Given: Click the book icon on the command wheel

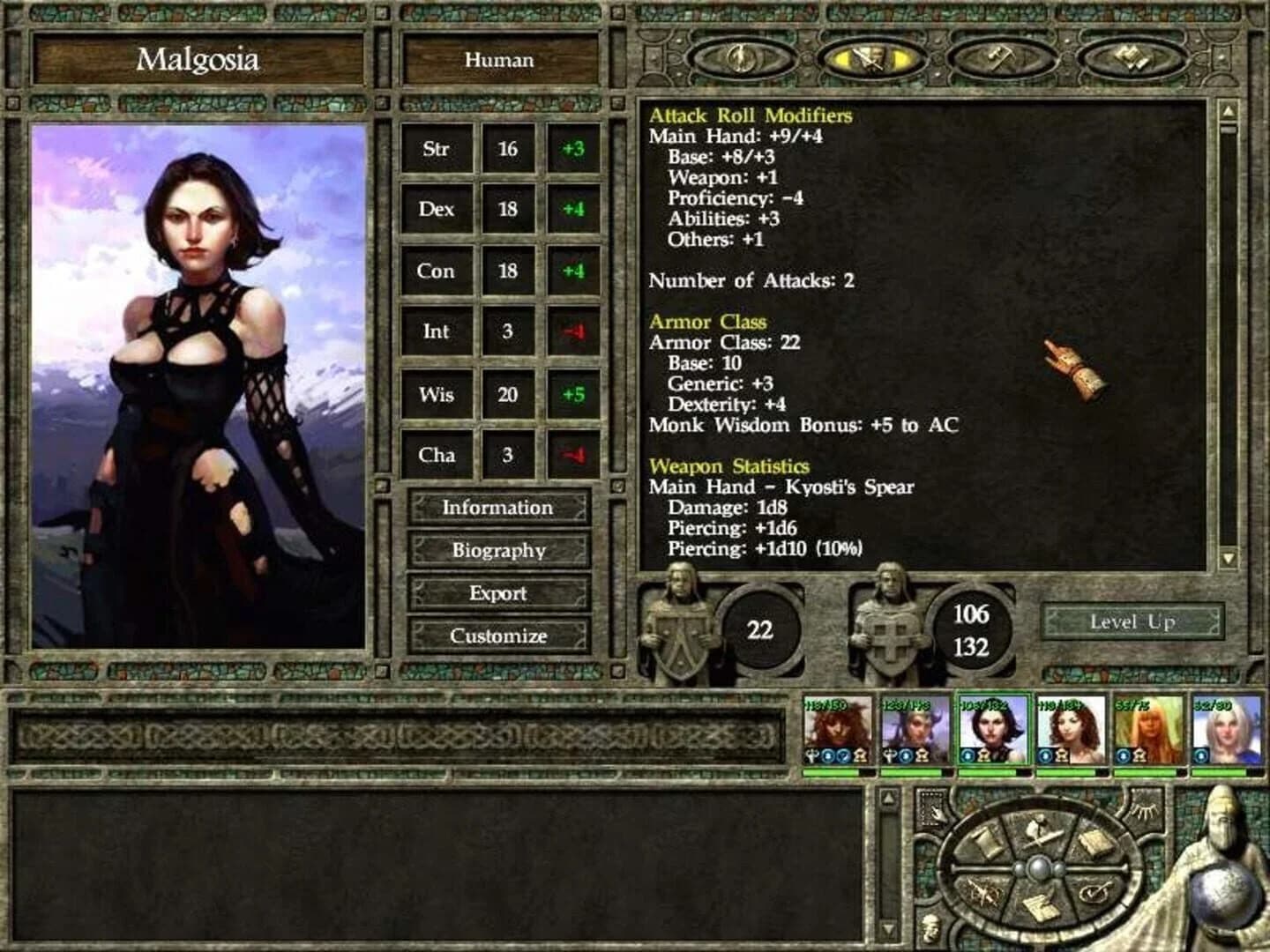Looking at the screenshot, I should (x=1094, y=840).
